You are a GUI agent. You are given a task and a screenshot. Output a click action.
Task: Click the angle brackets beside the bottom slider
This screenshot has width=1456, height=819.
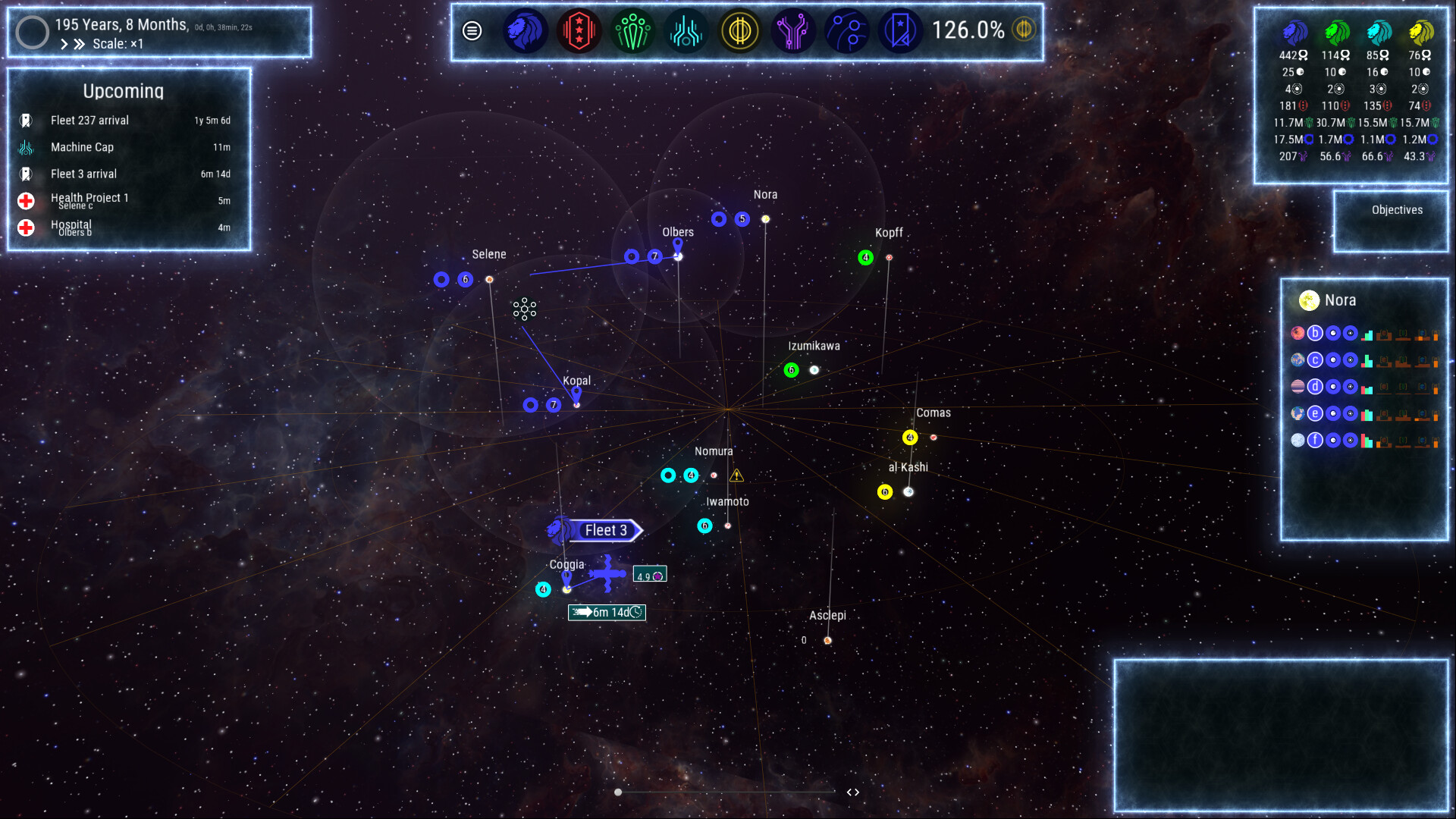pos(852,791)
